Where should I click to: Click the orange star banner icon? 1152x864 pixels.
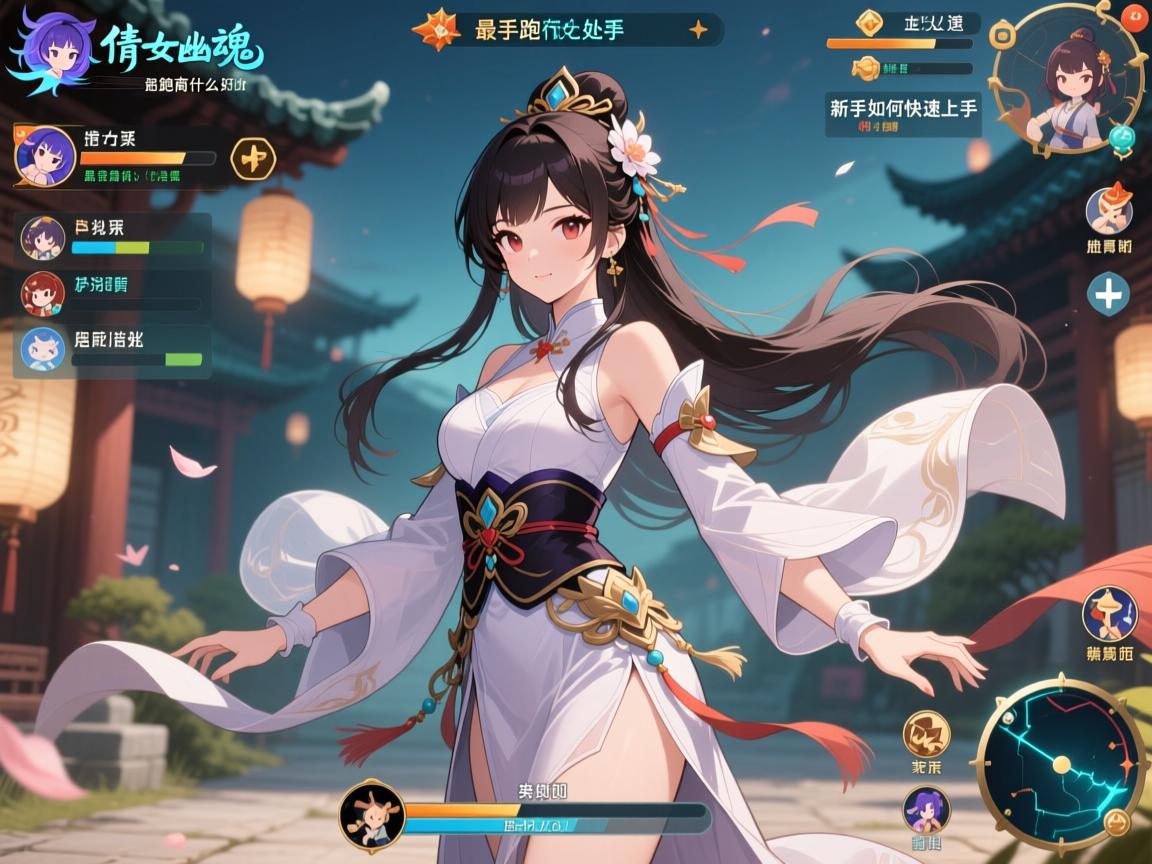pyautogui.click(x=435, y=29)
